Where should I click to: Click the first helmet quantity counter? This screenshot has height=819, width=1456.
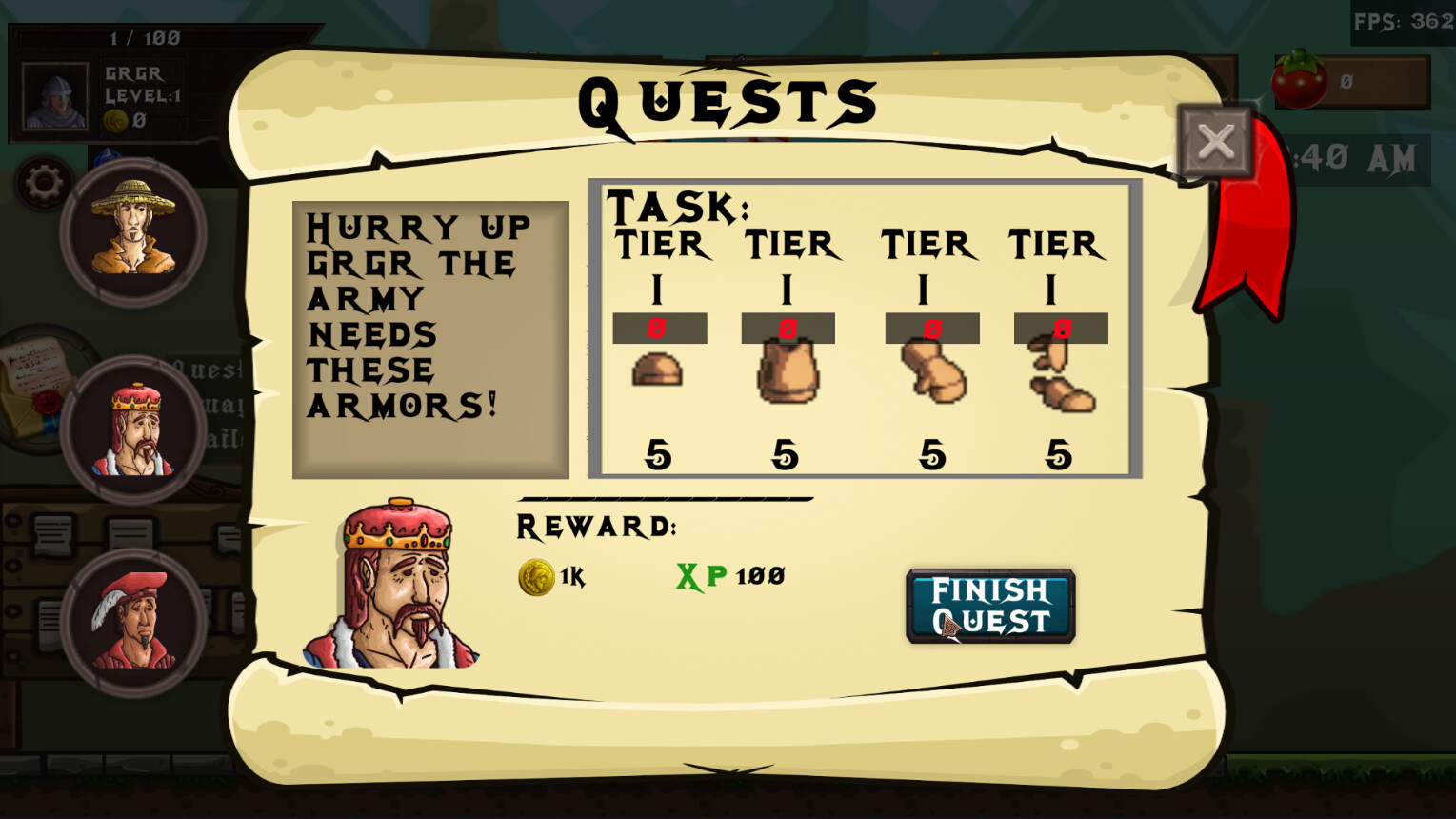pos(660,328)
